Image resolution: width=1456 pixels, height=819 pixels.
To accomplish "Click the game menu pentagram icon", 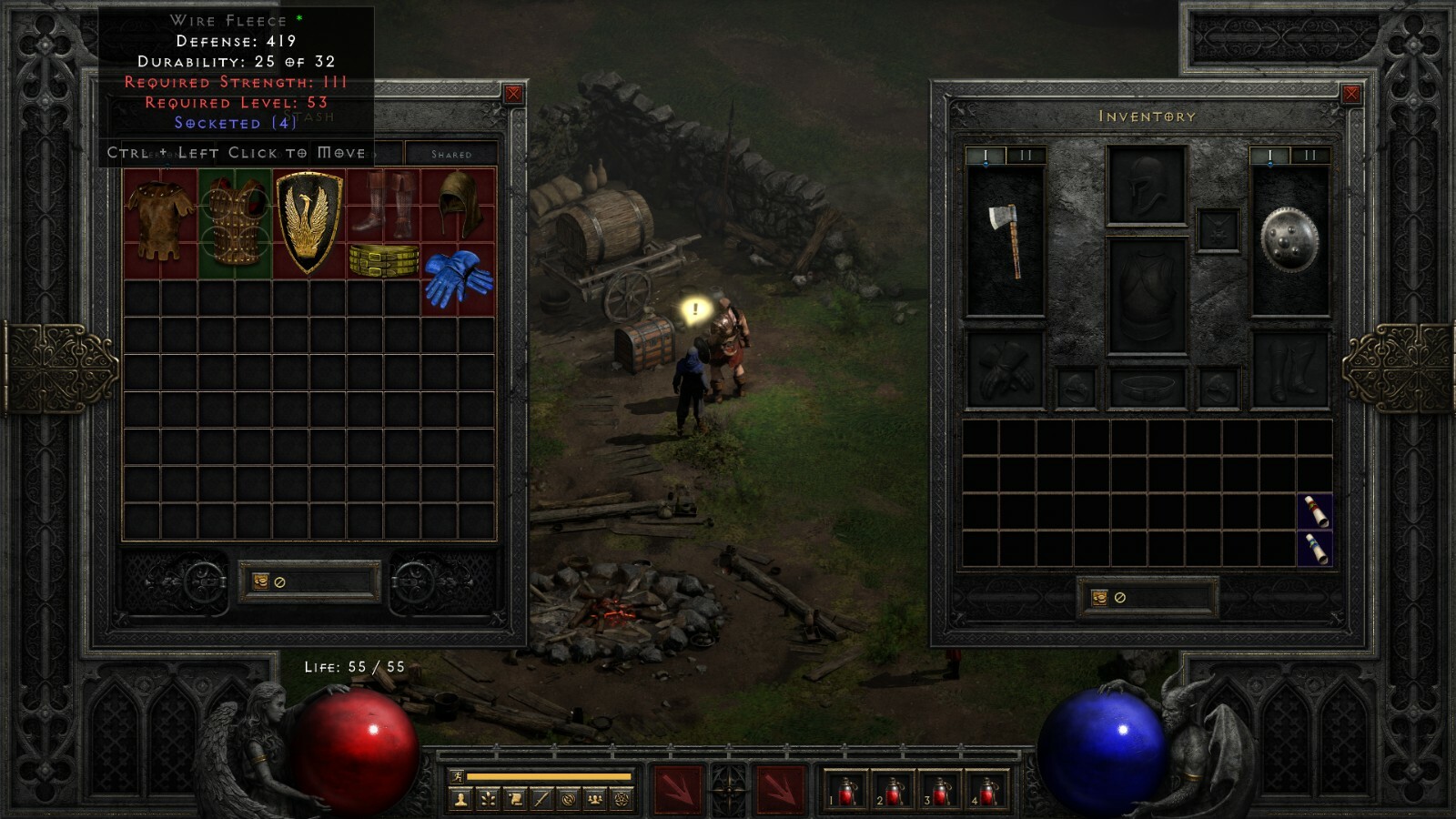I will coord(620,798).
